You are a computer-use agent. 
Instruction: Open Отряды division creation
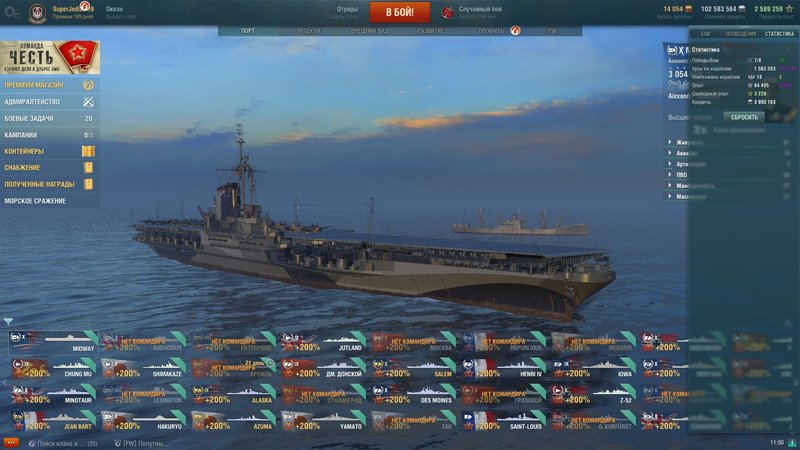pos(347,12)
